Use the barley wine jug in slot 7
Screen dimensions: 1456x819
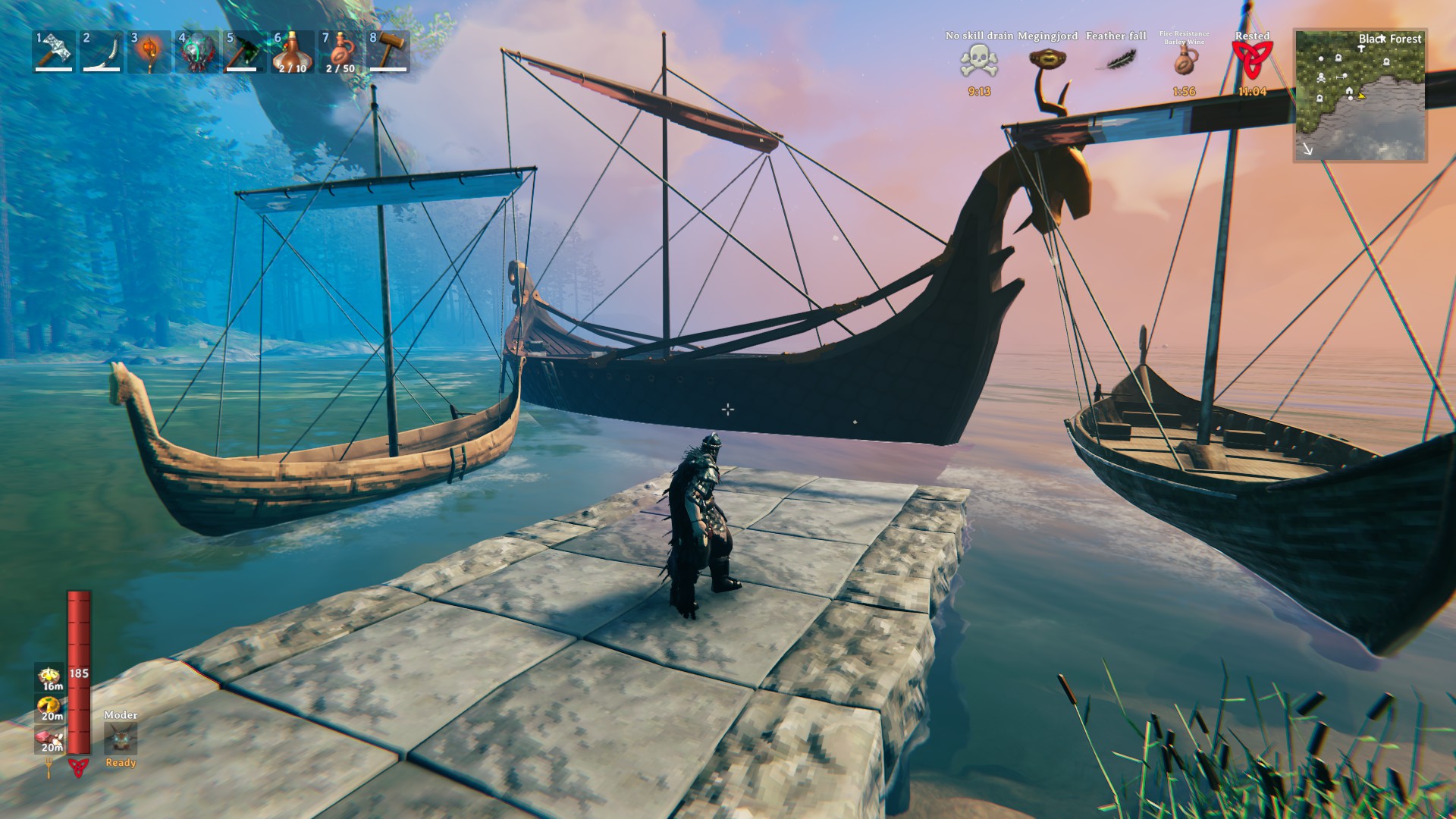click(340, 52)
